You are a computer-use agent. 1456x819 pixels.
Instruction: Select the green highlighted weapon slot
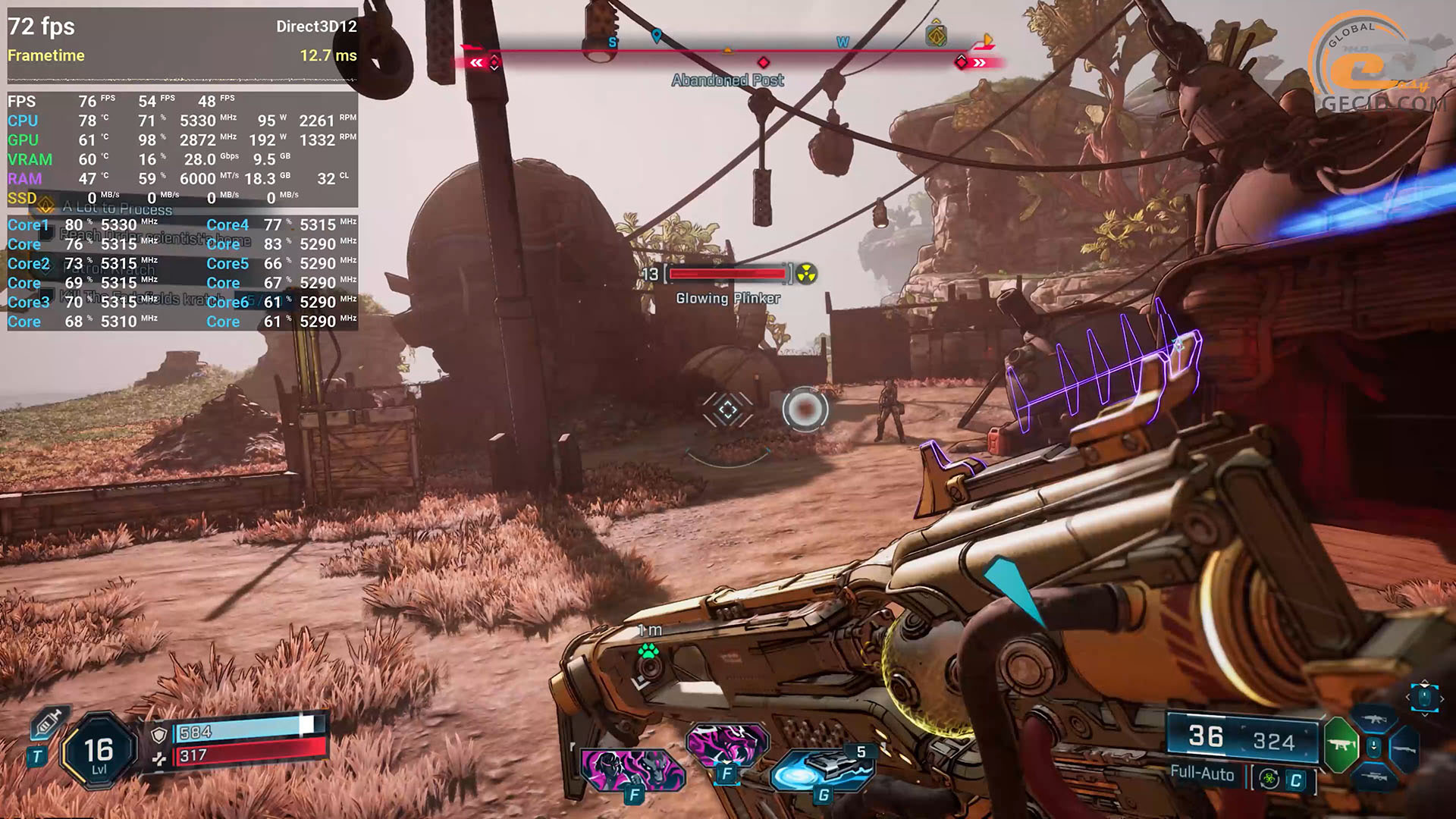tap(1341, 744)
